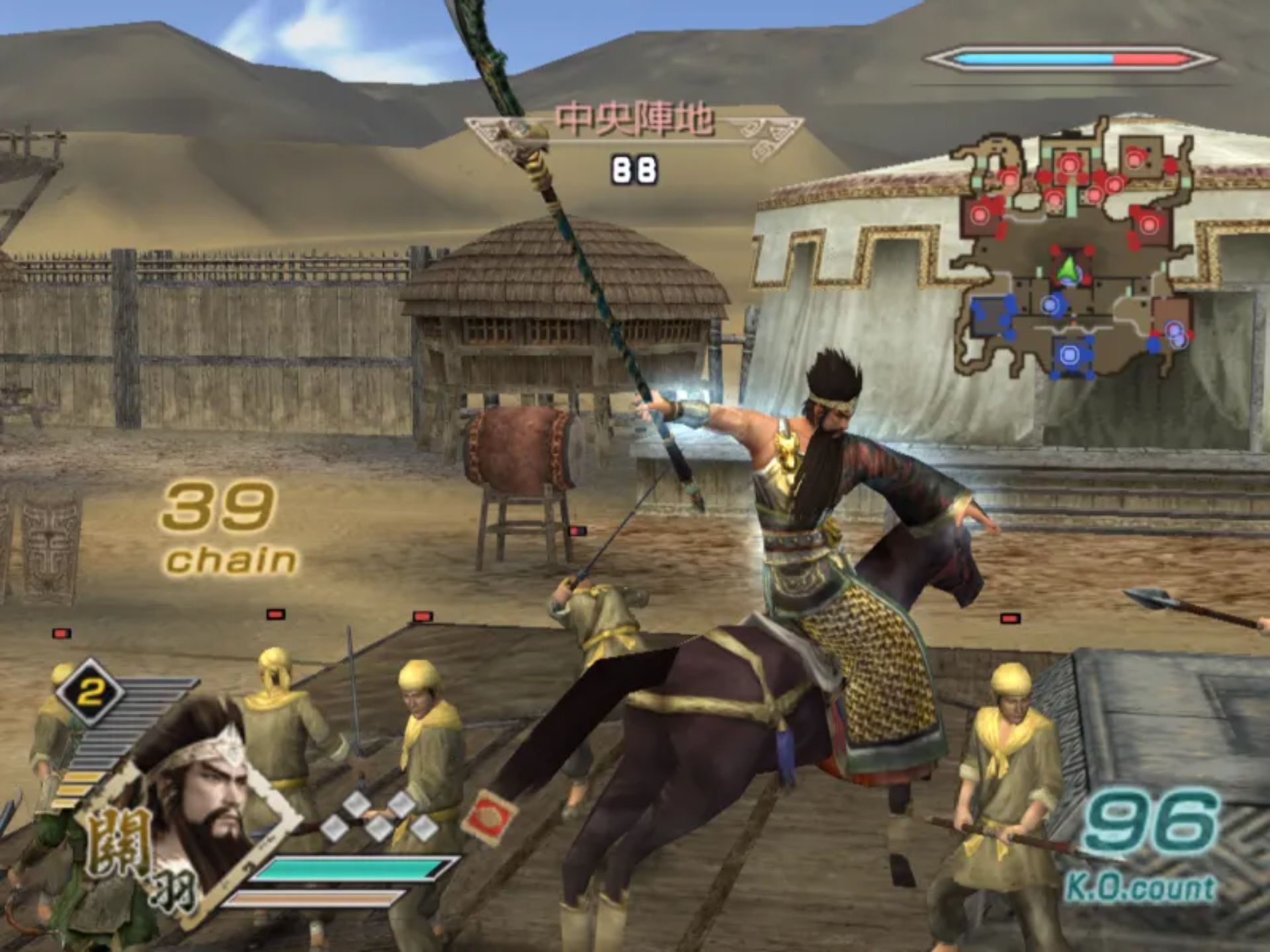Click the green player arrow on minimap

1066,270
